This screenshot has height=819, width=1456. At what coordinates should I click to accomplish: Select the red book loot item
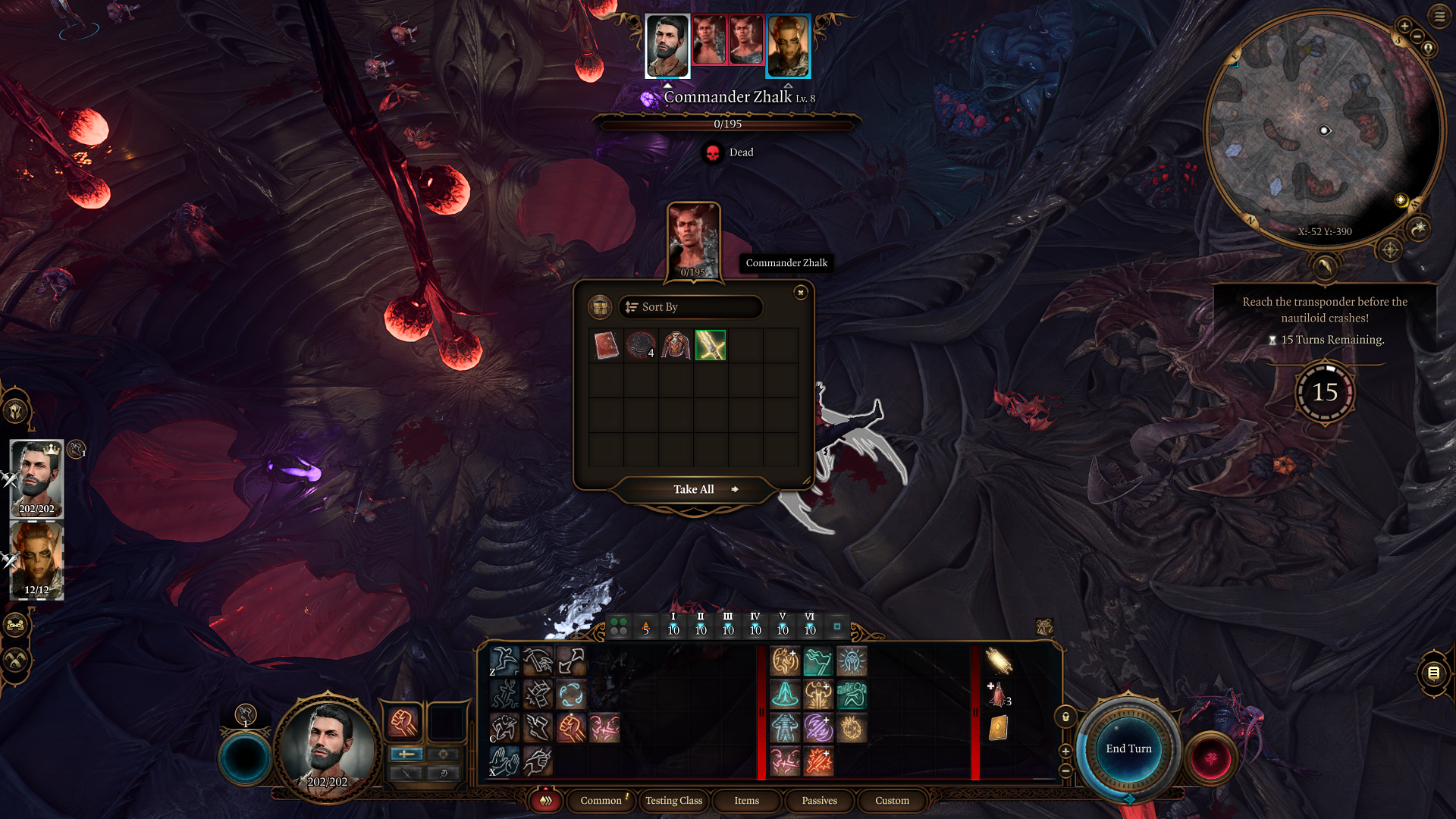click(606, 346)
